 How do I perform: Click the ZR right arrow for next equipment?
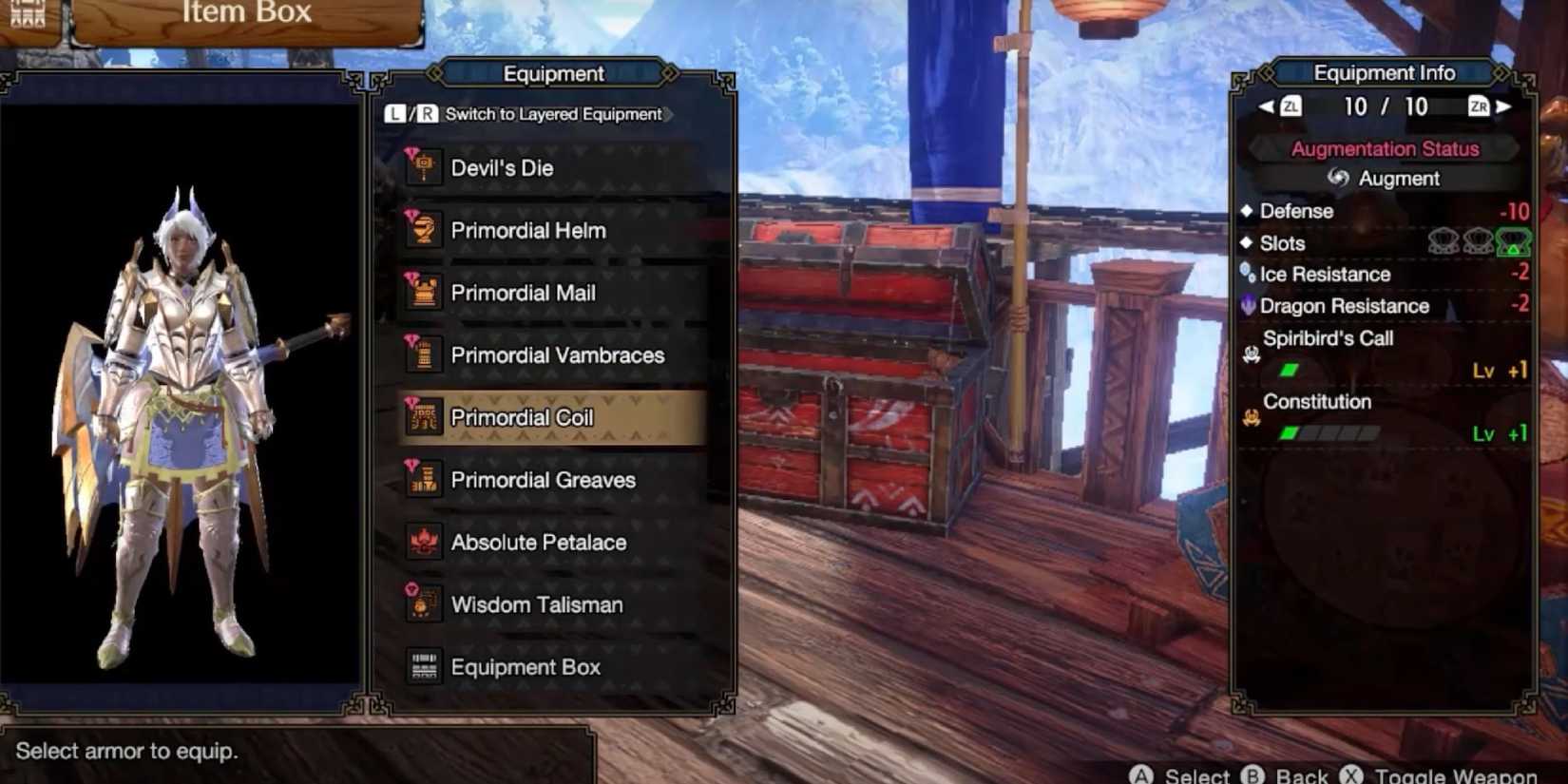point(1501,107)
